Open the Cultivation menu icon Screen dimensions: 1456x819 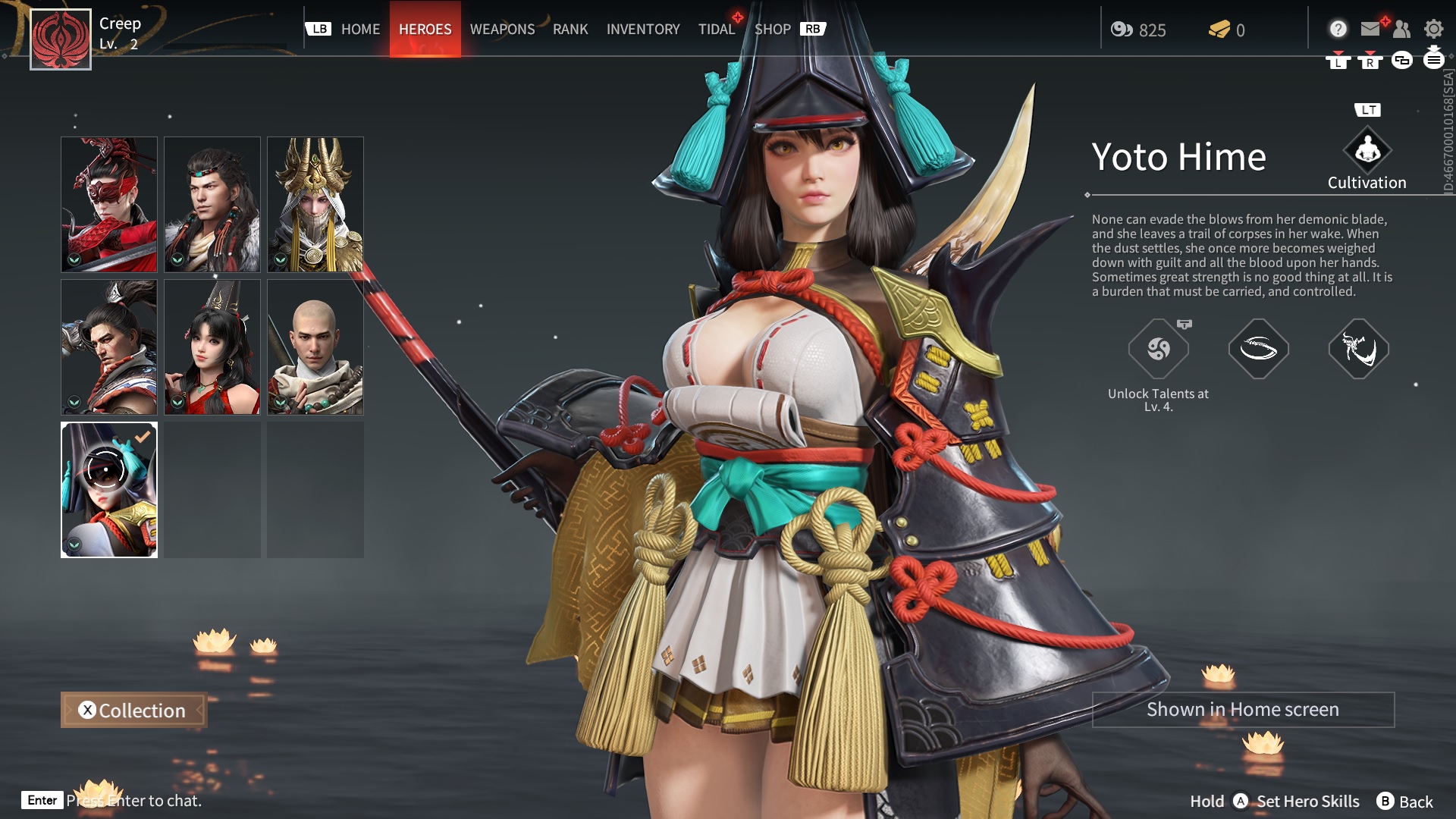coord(1367,151)
